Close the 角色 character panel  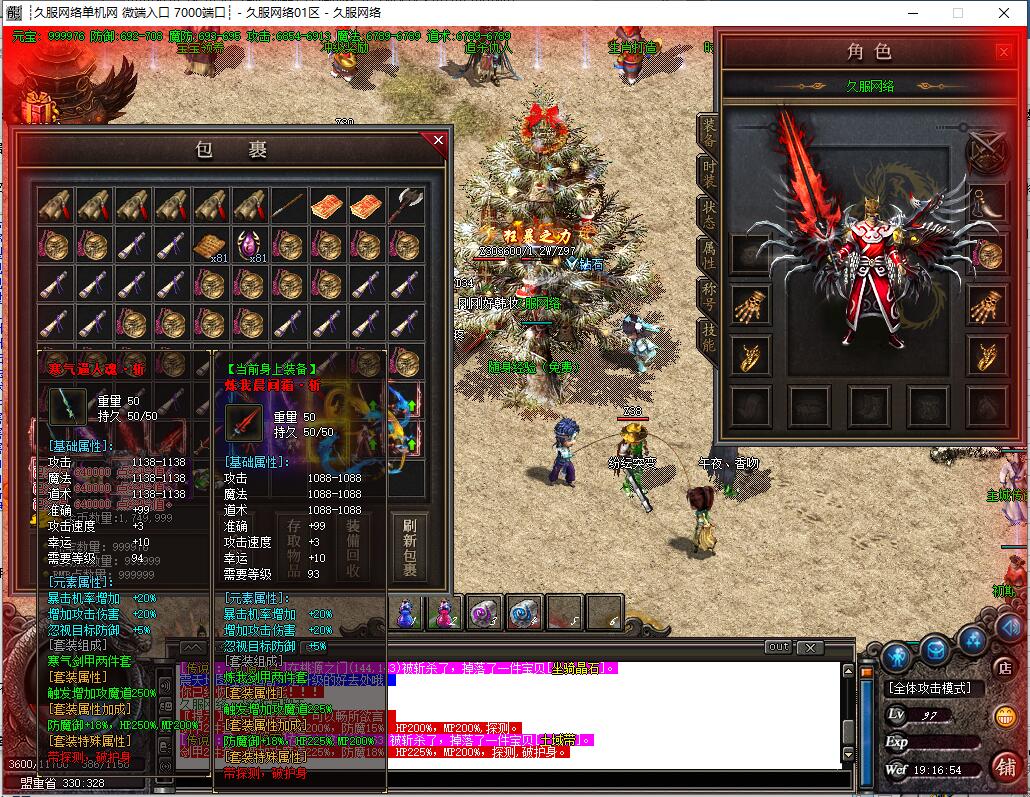[1003, 52]
